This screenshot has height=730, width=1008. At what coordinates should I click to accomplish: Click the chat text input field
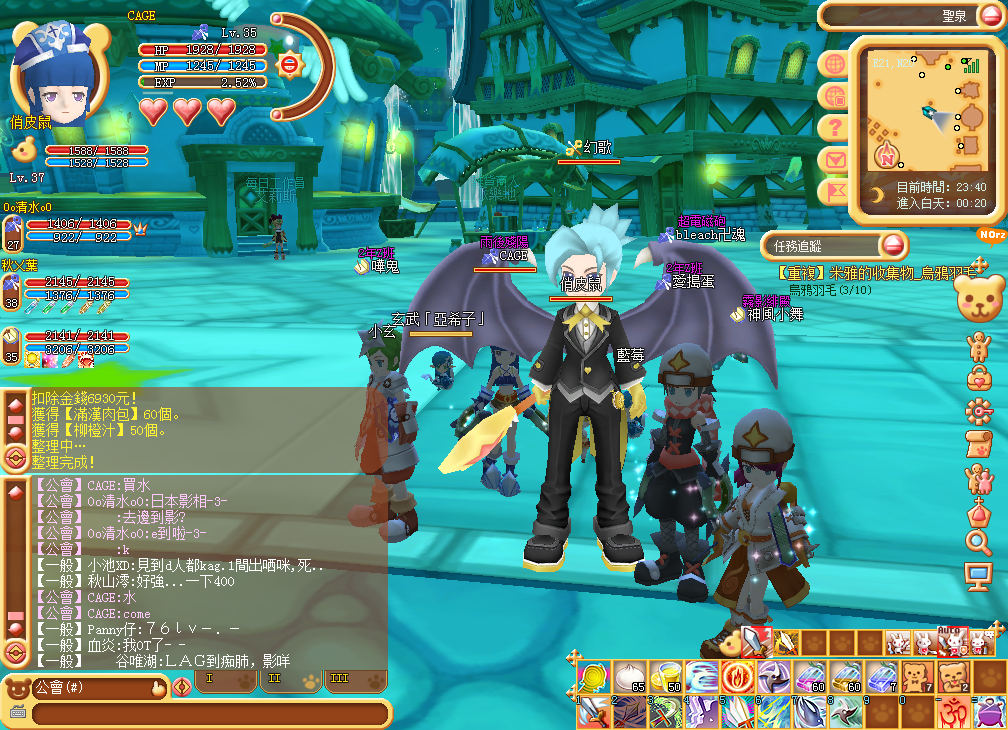[210, 714]
